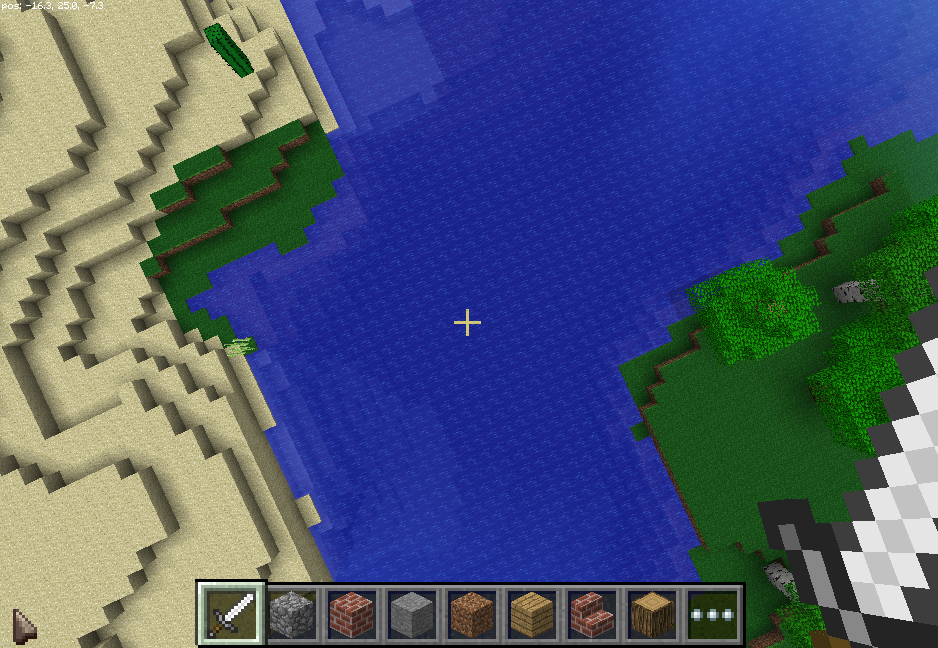Choose the red brick block slot
This screenshot has width=938, height=648.
(x=352, y=613)
